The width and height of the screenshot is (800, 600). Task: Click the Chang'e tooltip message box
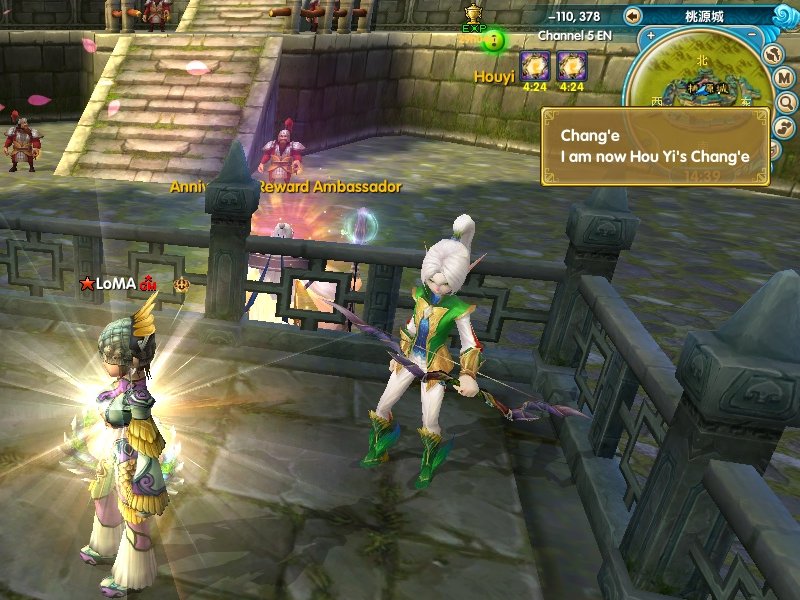(x=655, y=147)
